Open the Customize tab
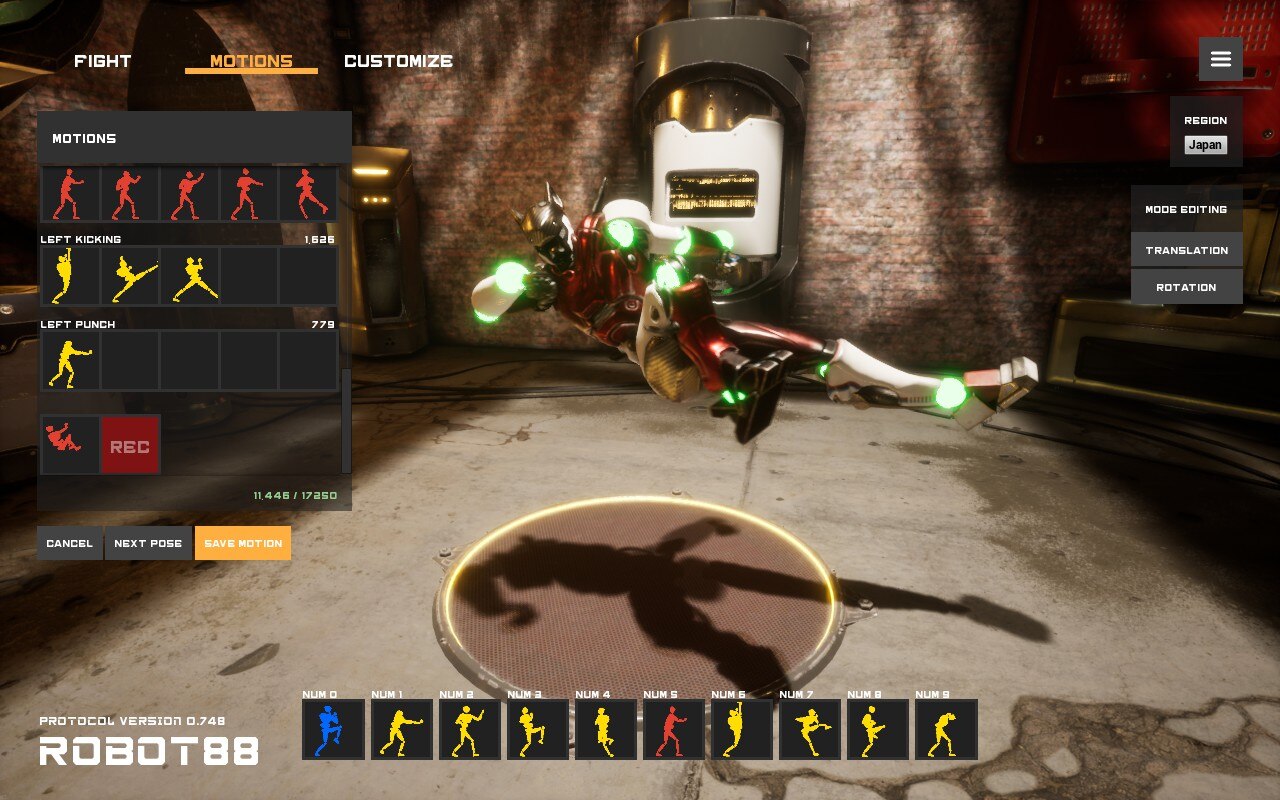The height and width of the screenshot is (800, 1280). [398, 61]
